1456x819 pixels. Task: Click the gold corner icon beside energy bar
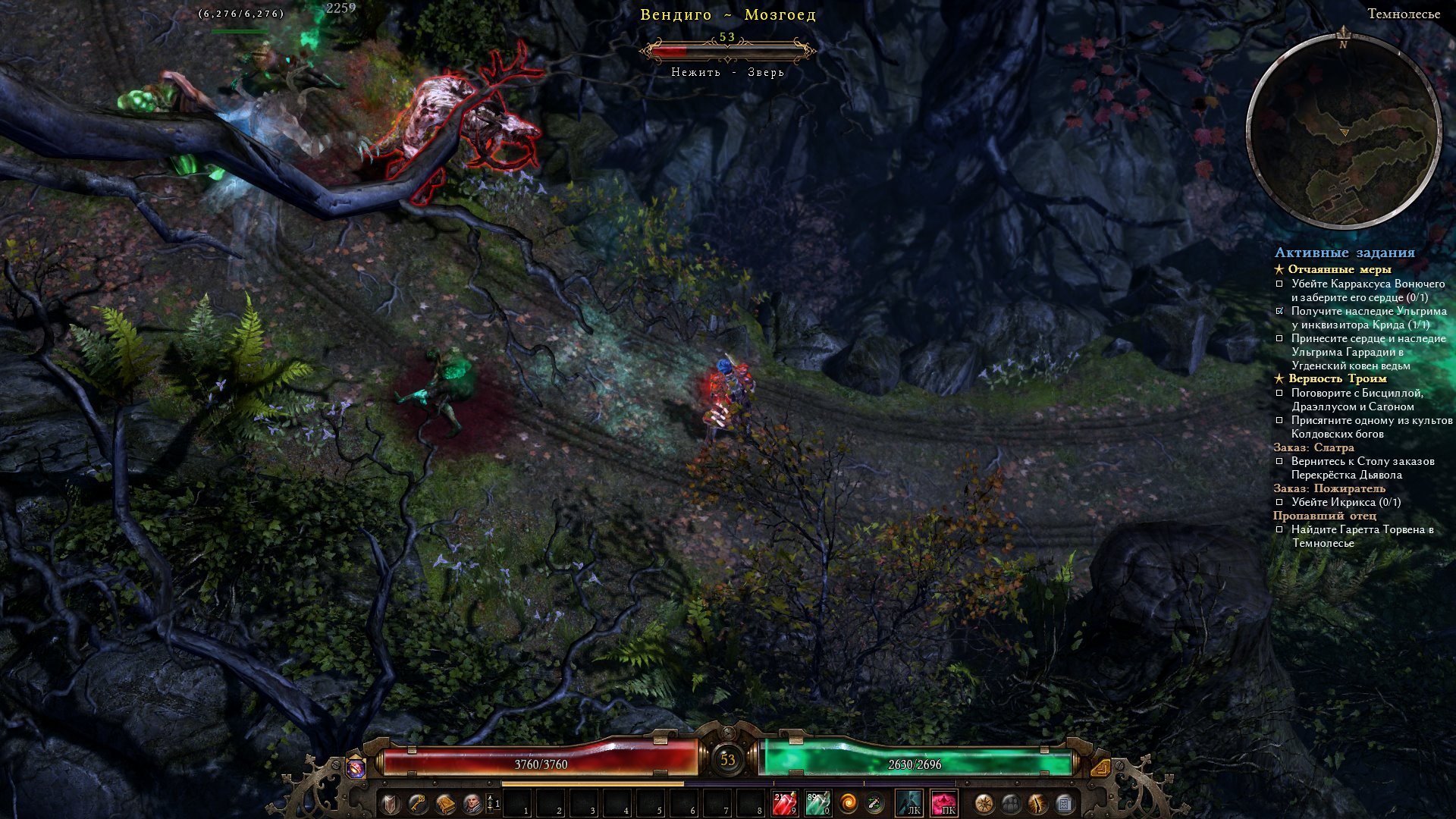[1100, 767]
